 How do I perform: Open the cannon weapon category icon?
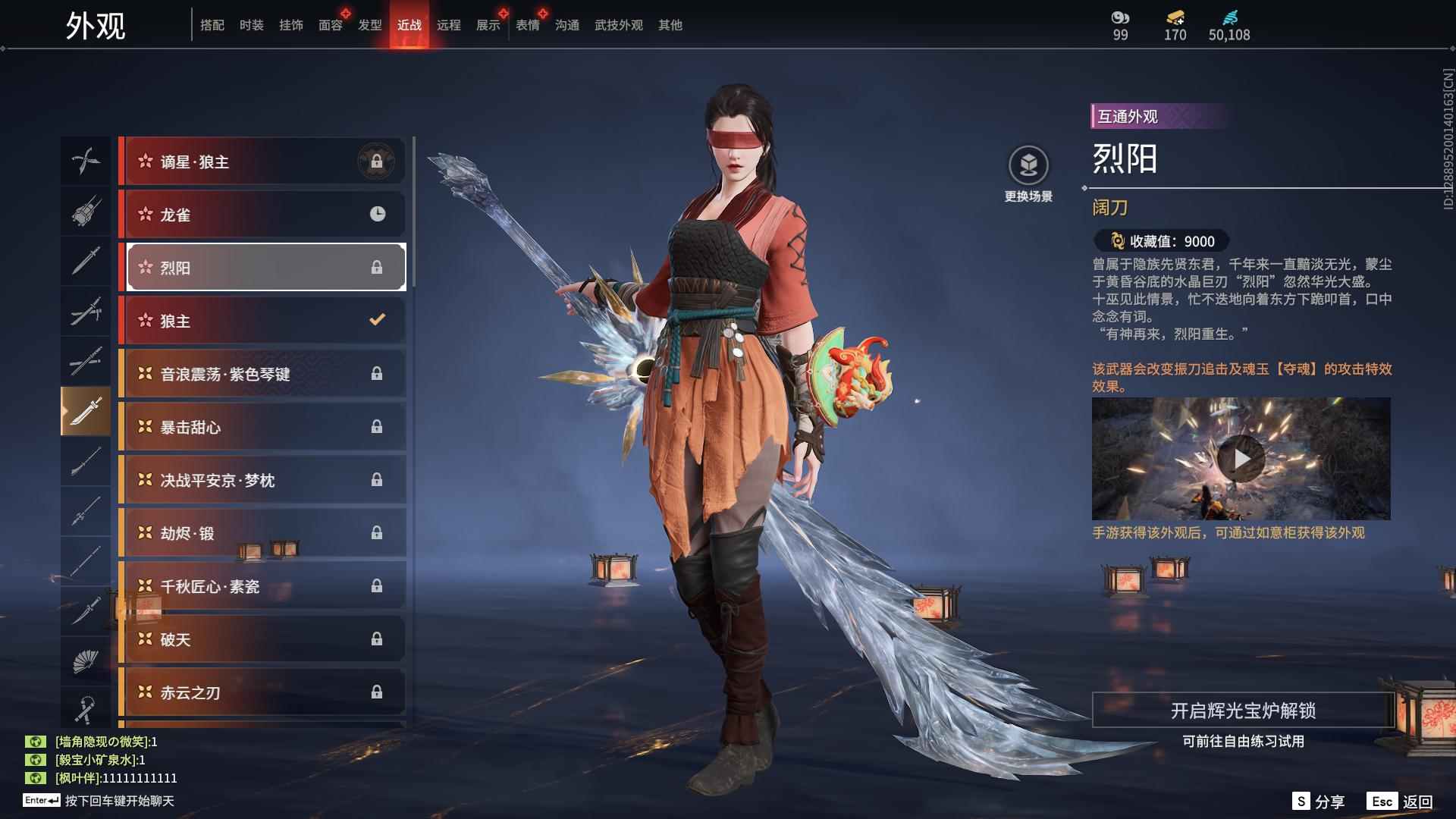(x=86, y=212)
